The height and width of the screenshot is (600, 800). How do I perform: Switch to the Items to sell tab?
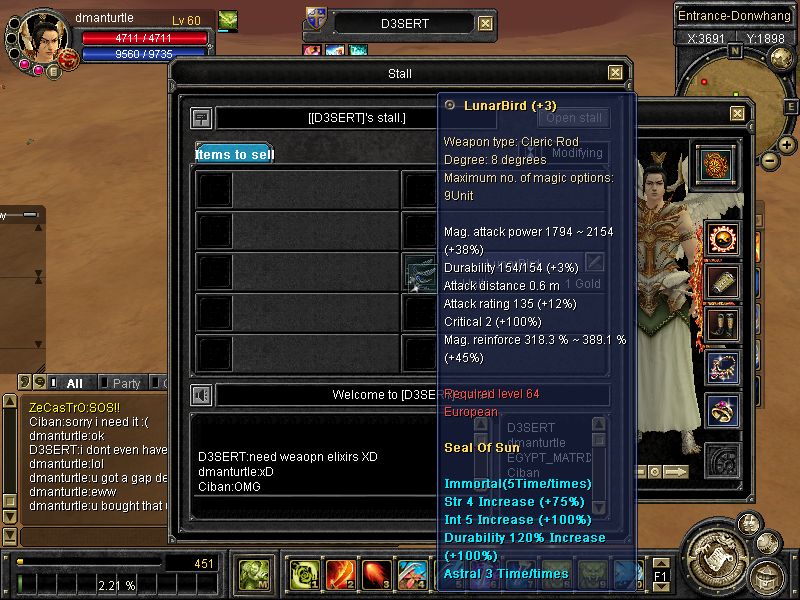[x=233, y=154]
